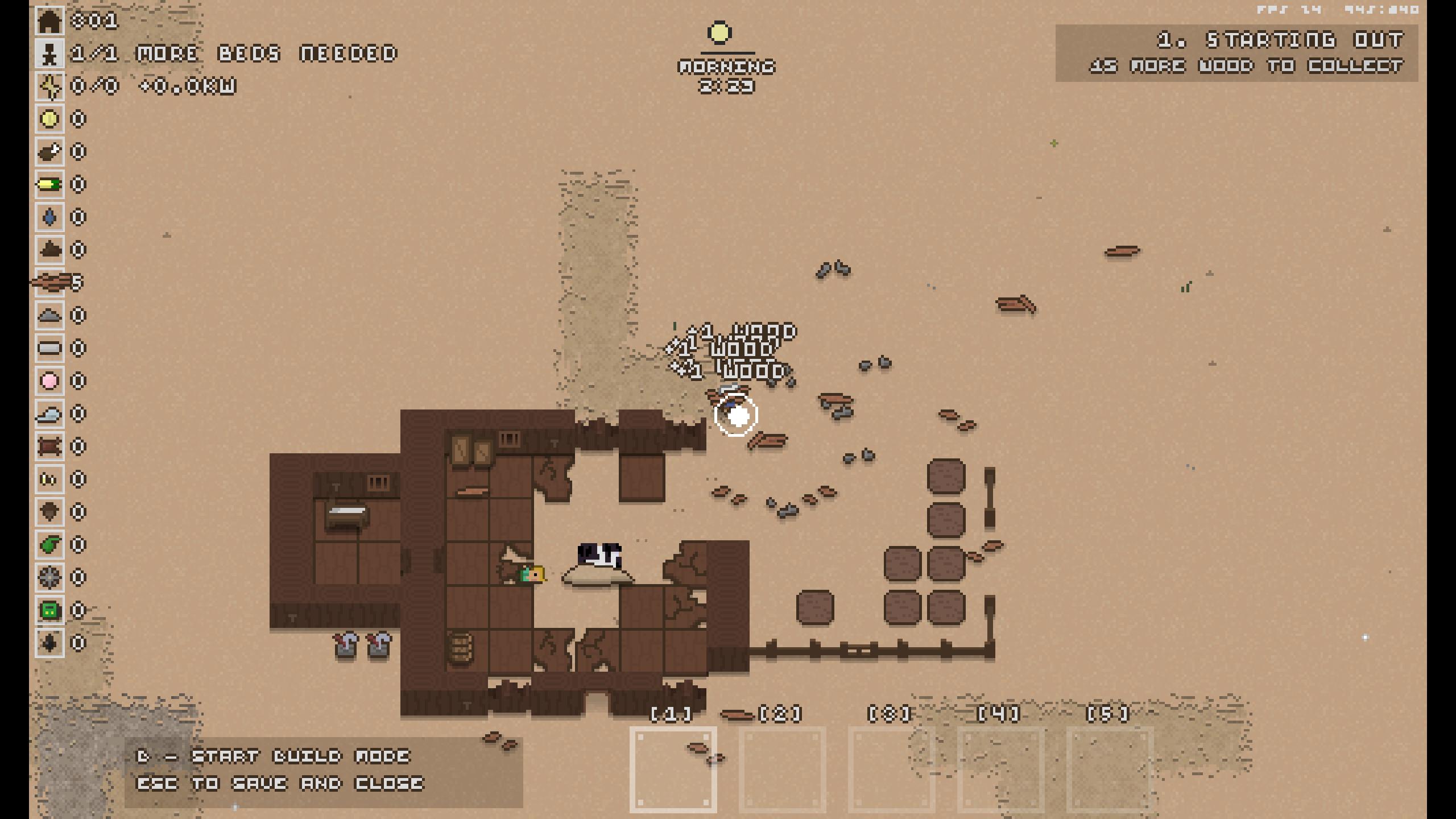Screen dimensions: 1456x819
Task: Select the population person icon
Action: [49, 54]
